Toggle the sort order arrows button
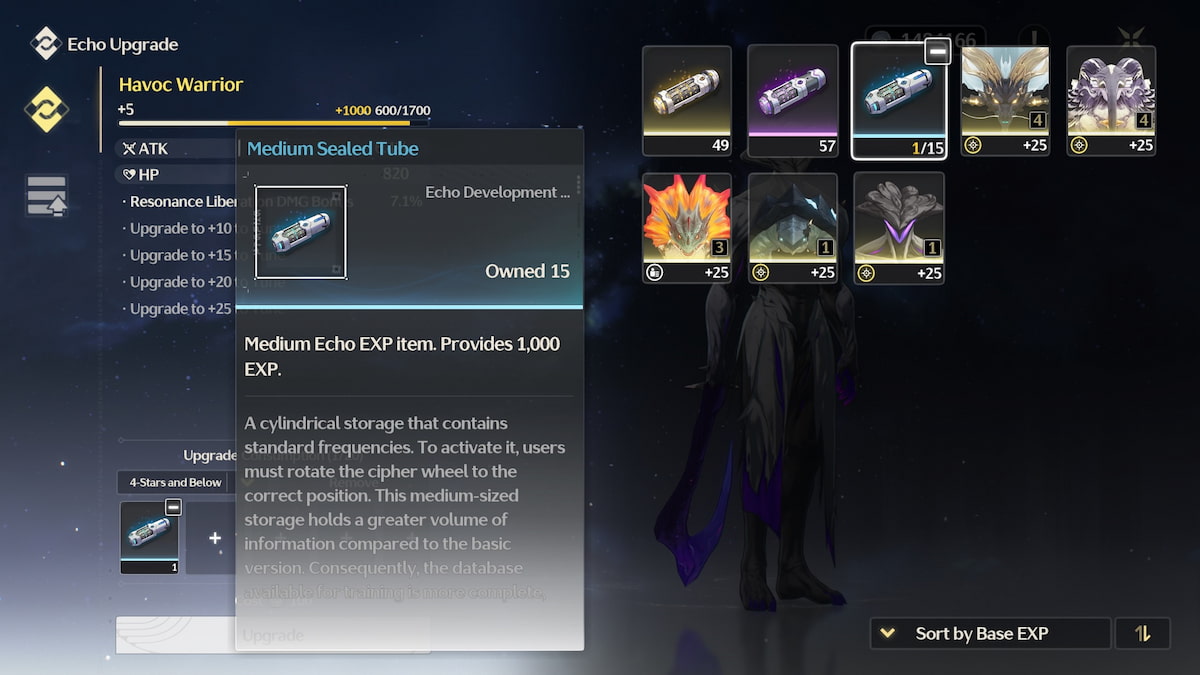 click(1142, 633)
